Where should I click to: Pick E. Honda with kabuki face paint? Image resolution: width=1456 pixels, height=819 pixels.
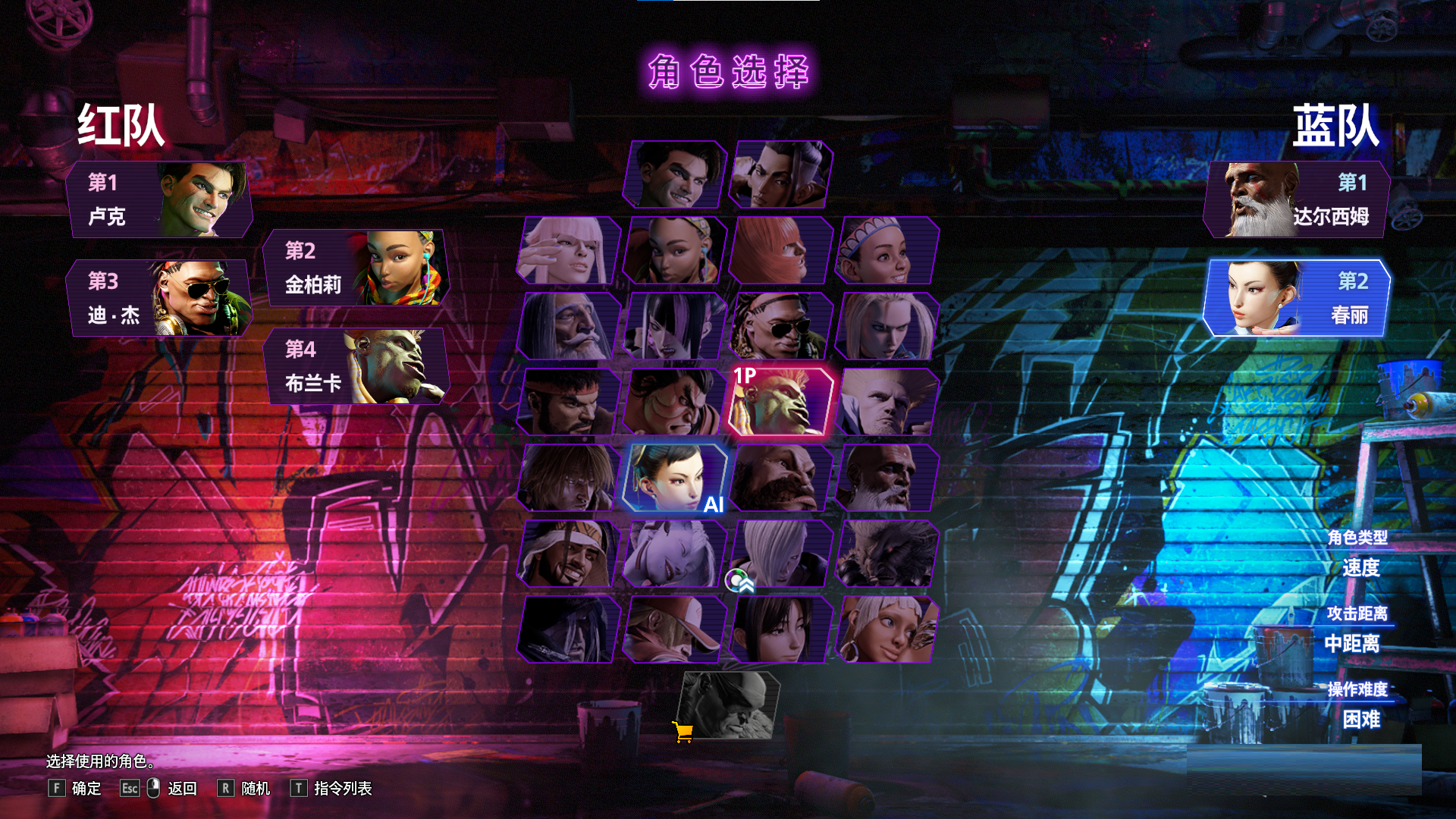point(674,402)
